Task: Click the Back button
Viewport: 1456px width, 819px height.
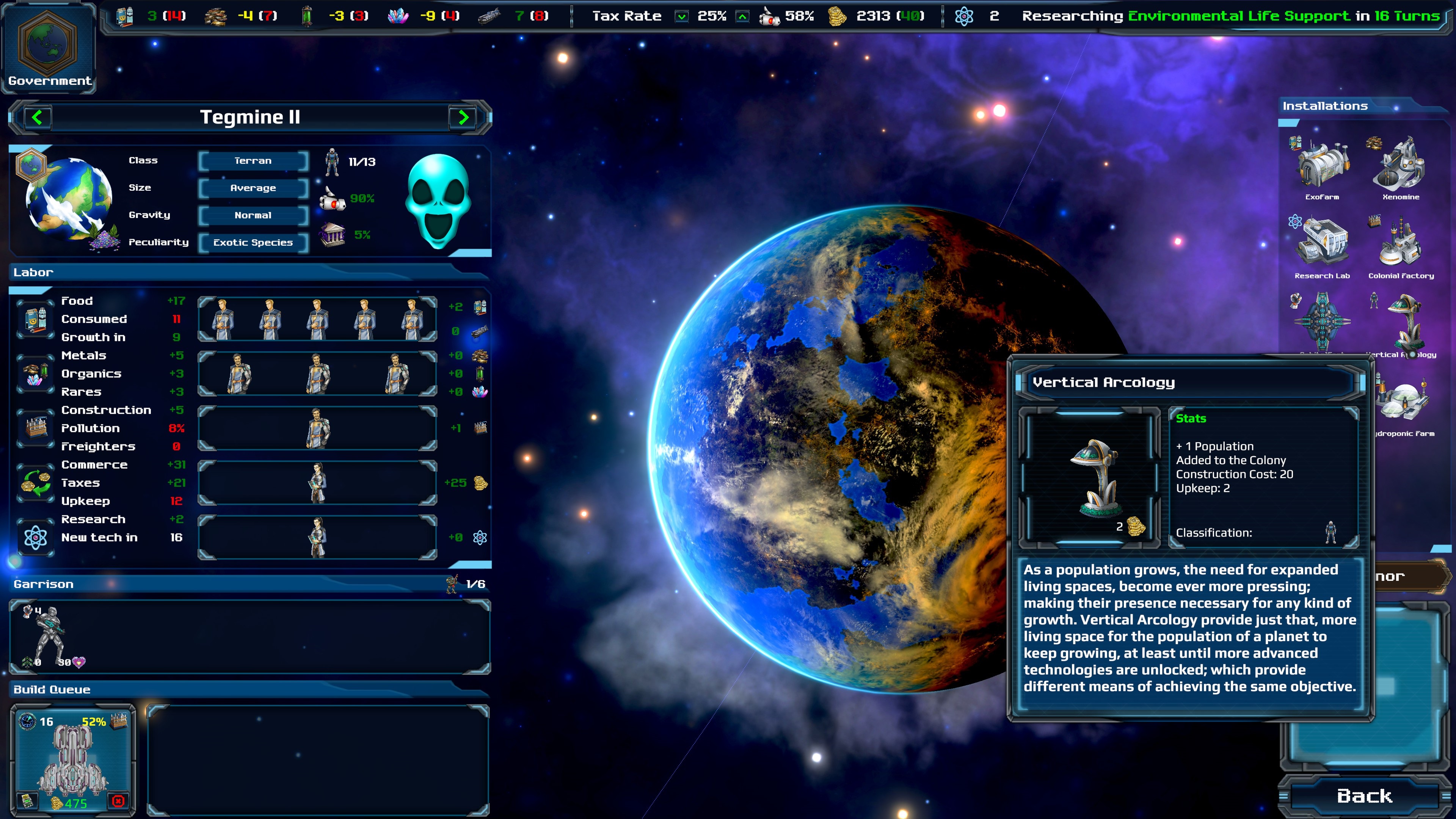Action: tap(1364, 796)
